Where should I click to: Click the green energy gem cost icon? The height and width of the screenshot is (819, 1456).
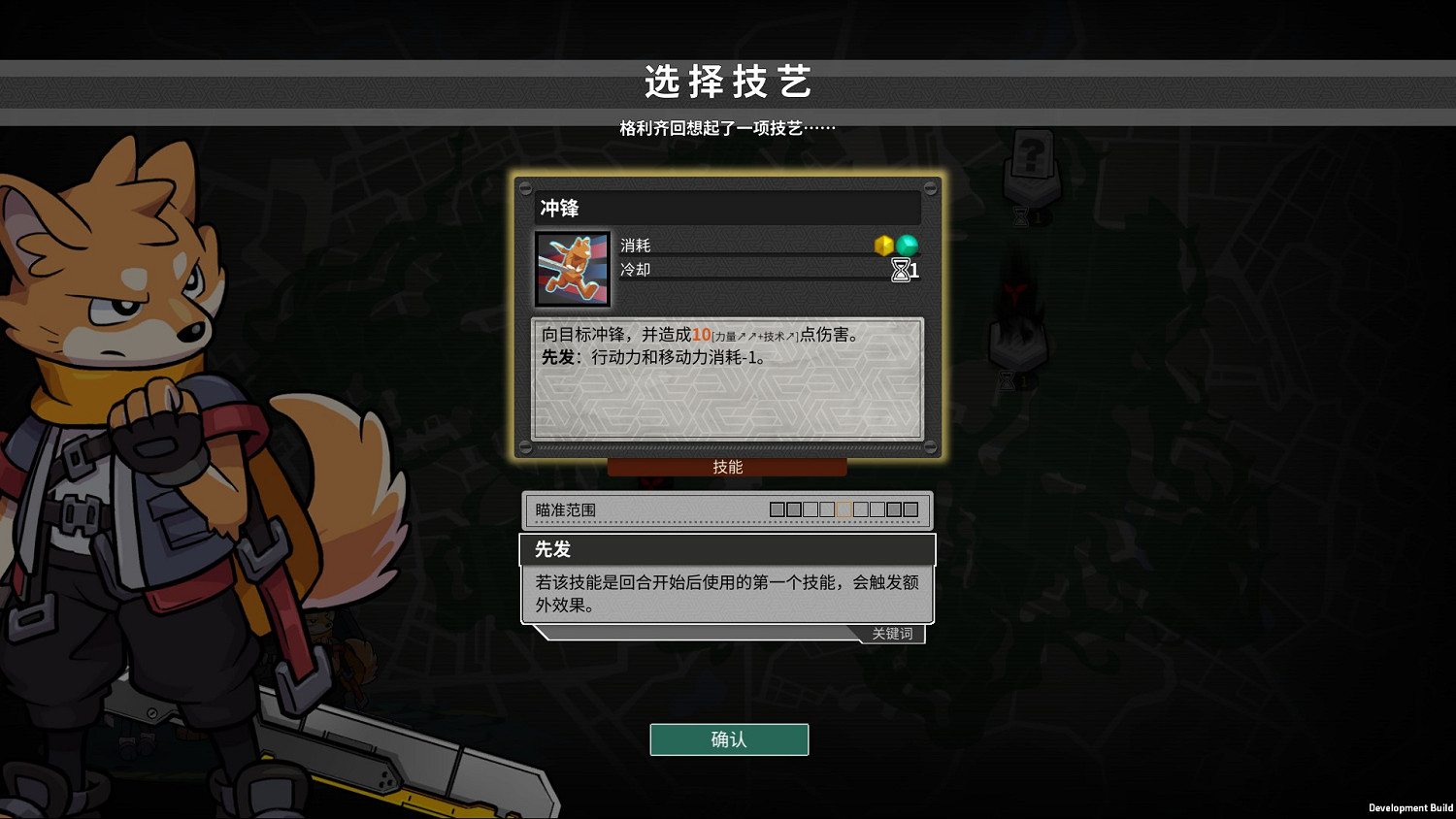[x=907, y=246]
